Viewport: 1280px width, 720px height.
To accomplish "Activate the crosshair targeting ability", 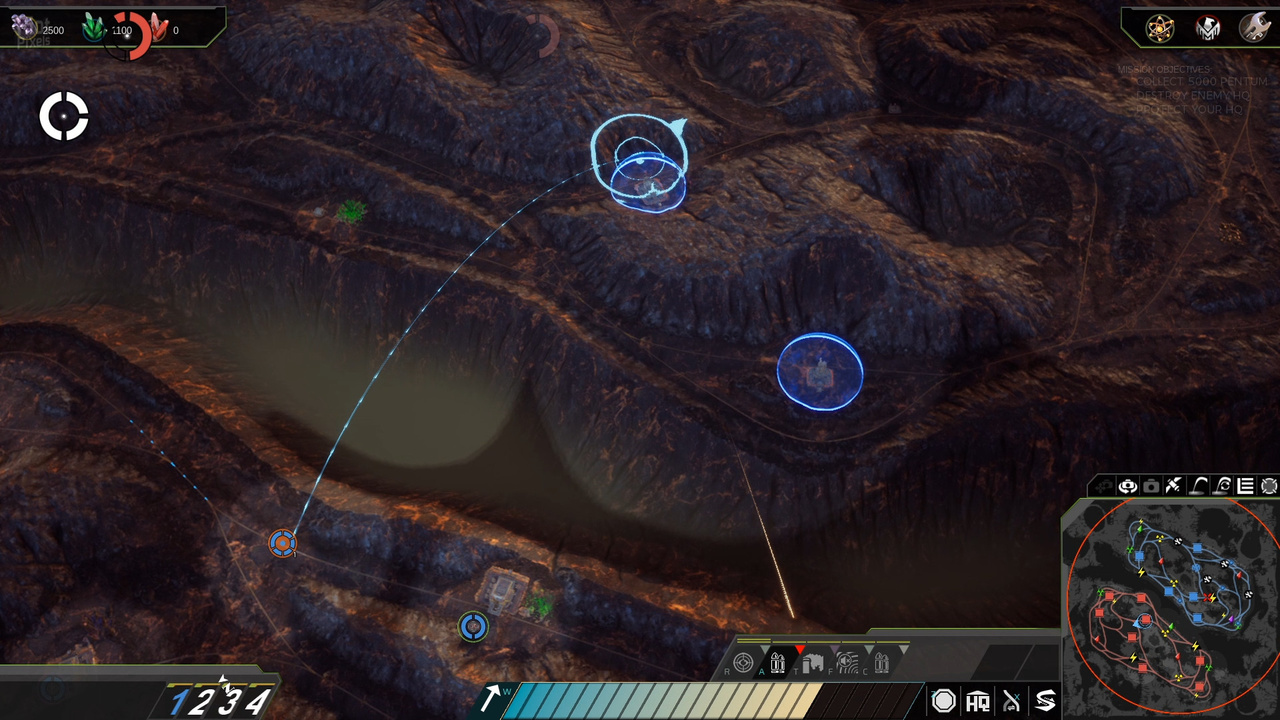I will (743, 662).
